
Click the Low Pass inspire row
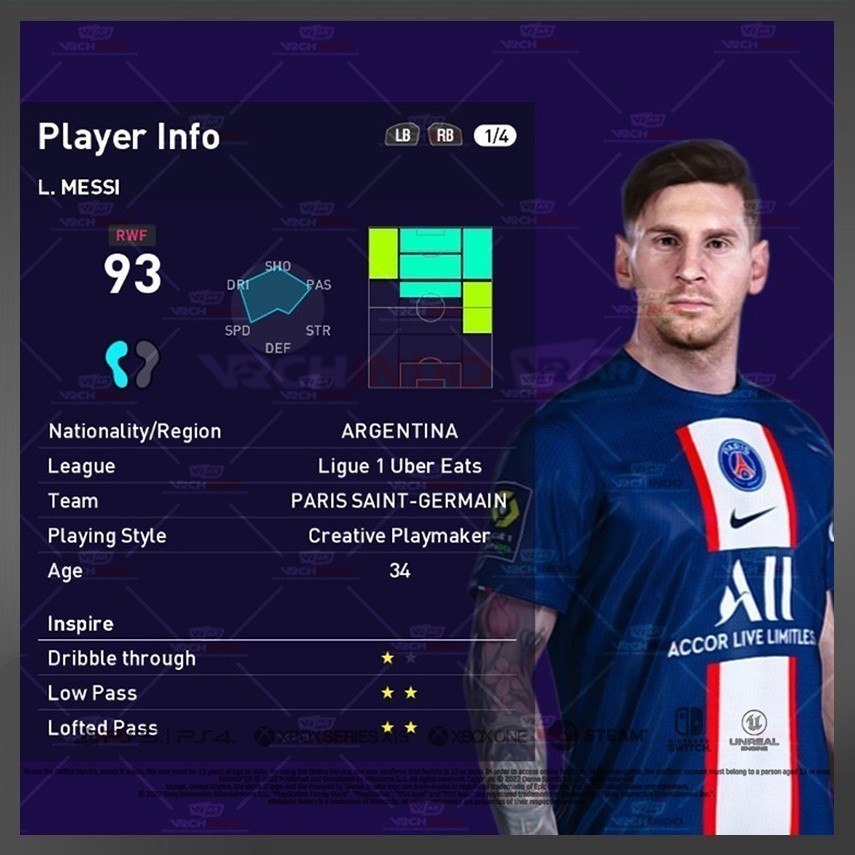coord(278,693)
